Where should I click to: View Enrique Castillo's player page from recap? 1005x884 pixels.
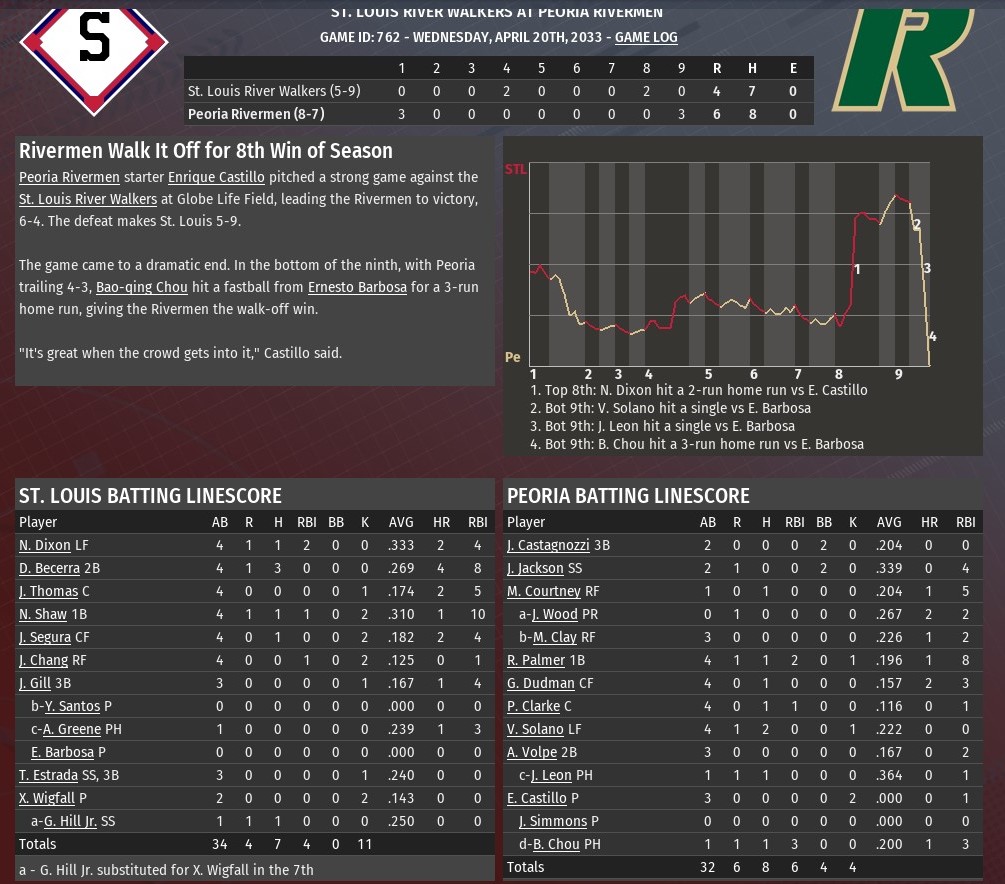coord(216,177)
